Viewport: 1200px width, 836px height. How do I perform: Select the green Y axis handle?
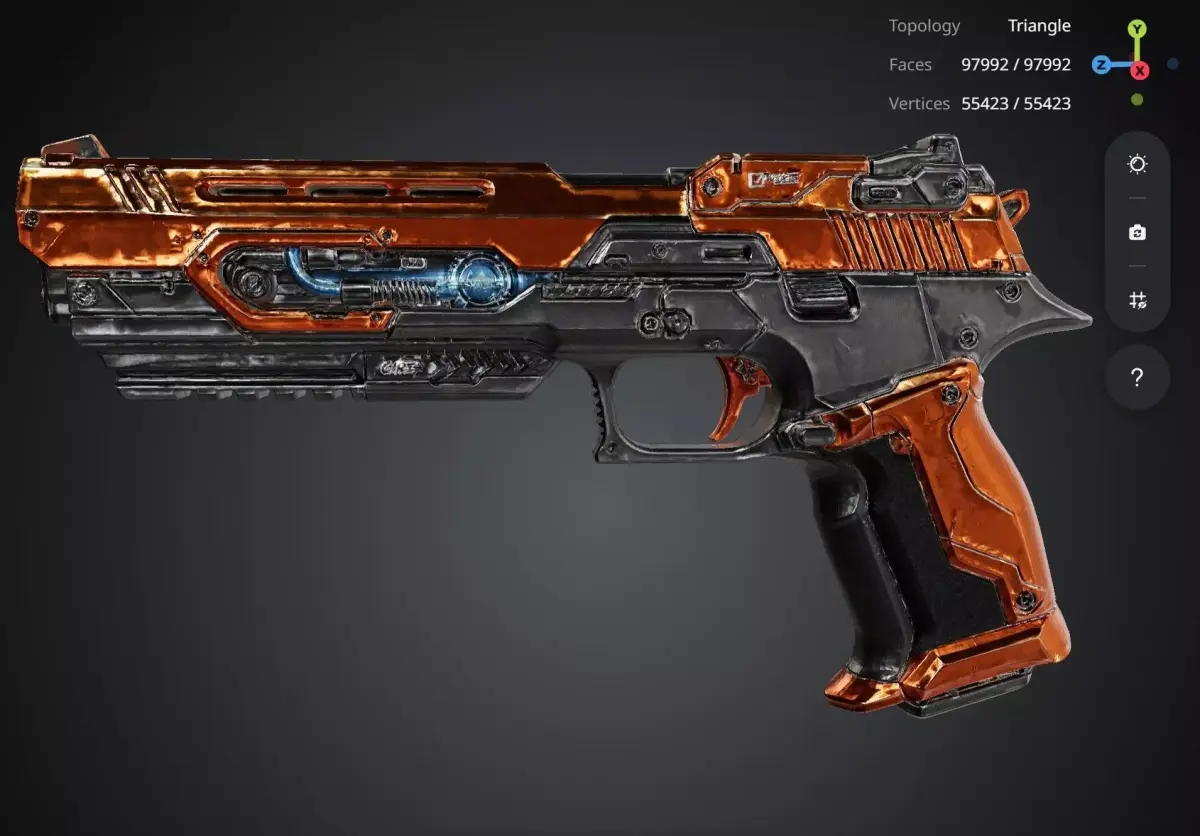point(1137,30)
